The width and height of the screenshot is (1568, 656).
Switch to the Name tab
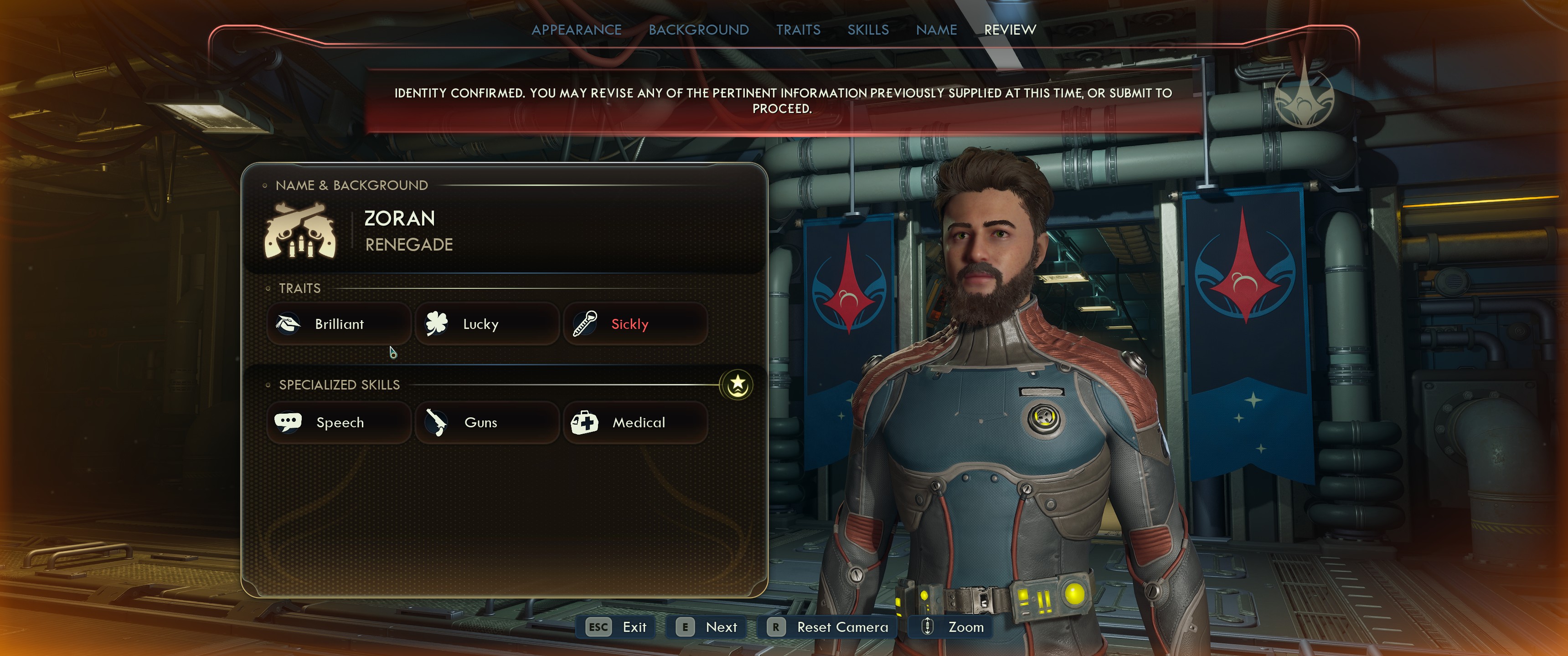(x=936, y=30)
